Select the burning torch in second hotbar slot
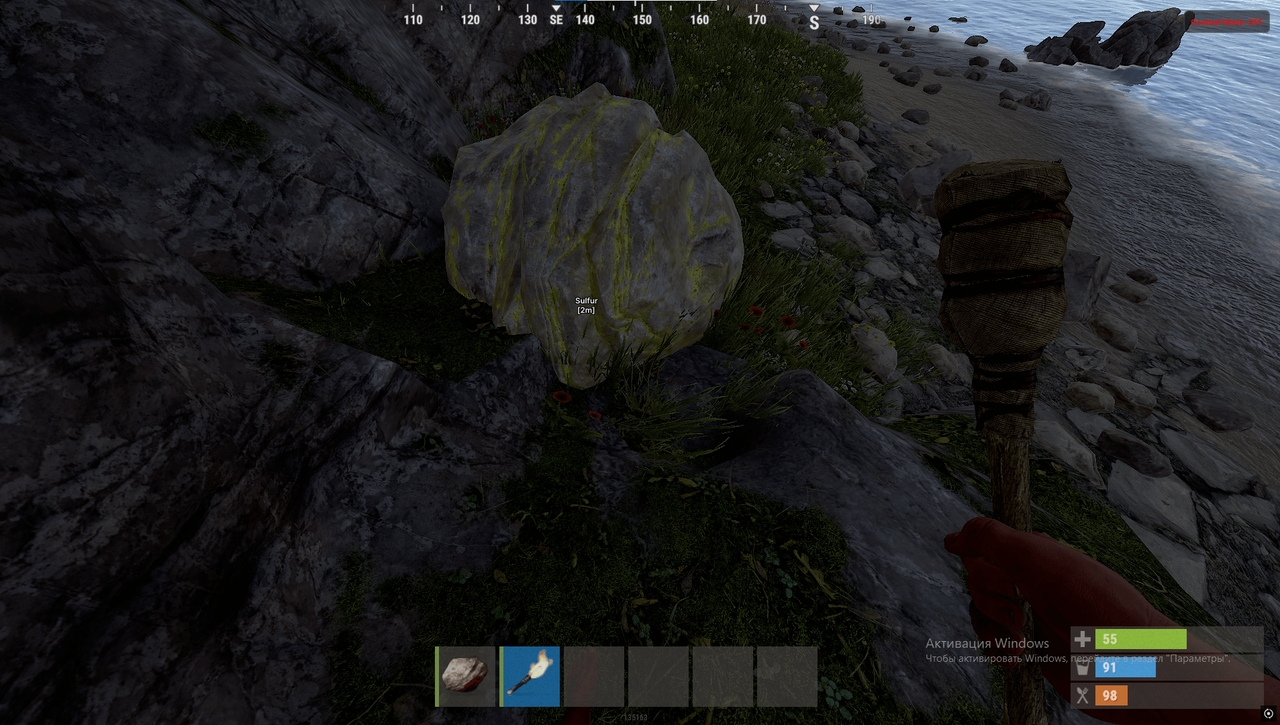The width and height of the screenshot is (1280, 725). pos(530,677)
